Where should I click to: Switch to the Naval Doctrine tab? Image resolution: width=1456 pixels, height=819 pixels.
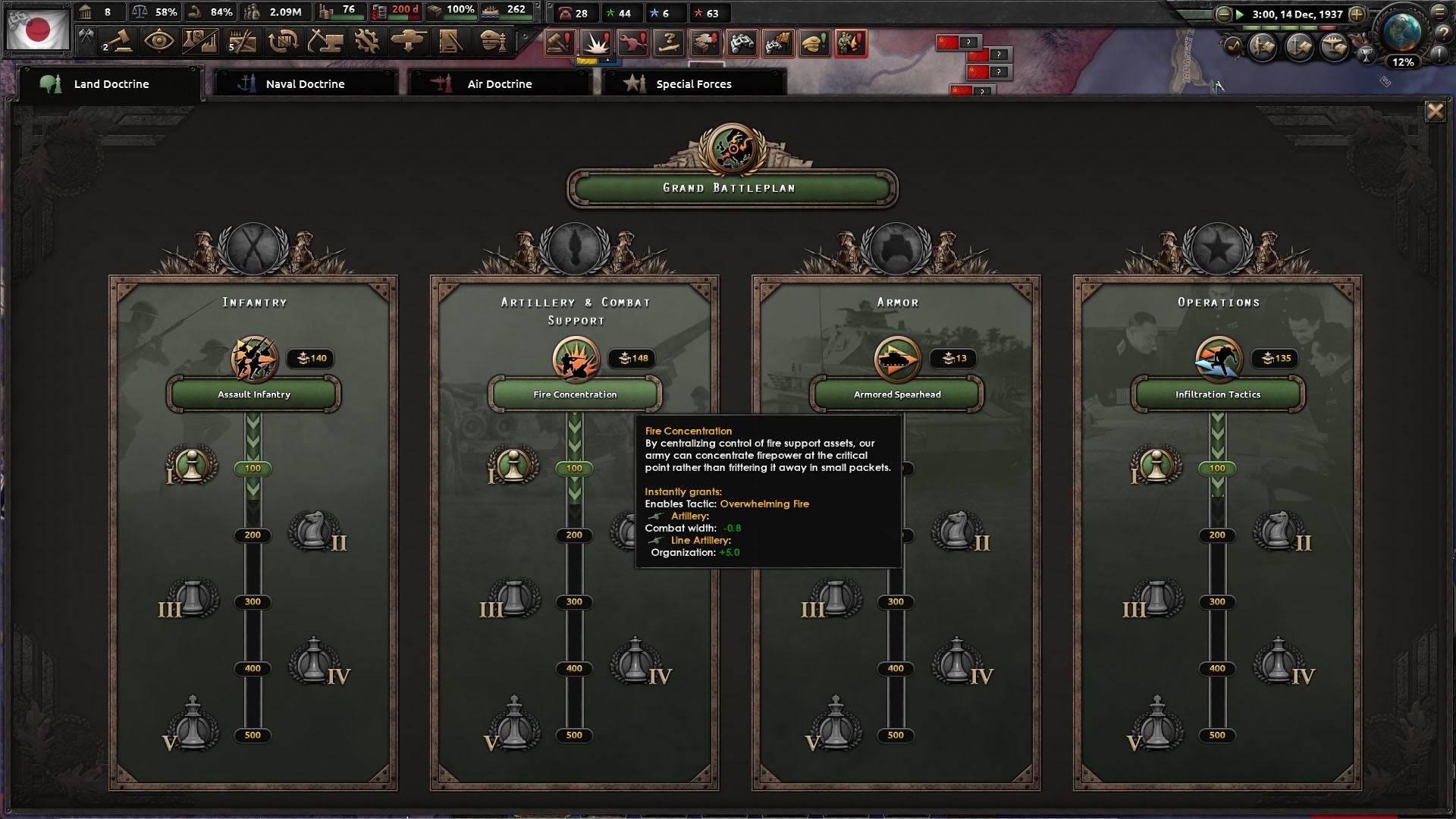pos(303,84)
